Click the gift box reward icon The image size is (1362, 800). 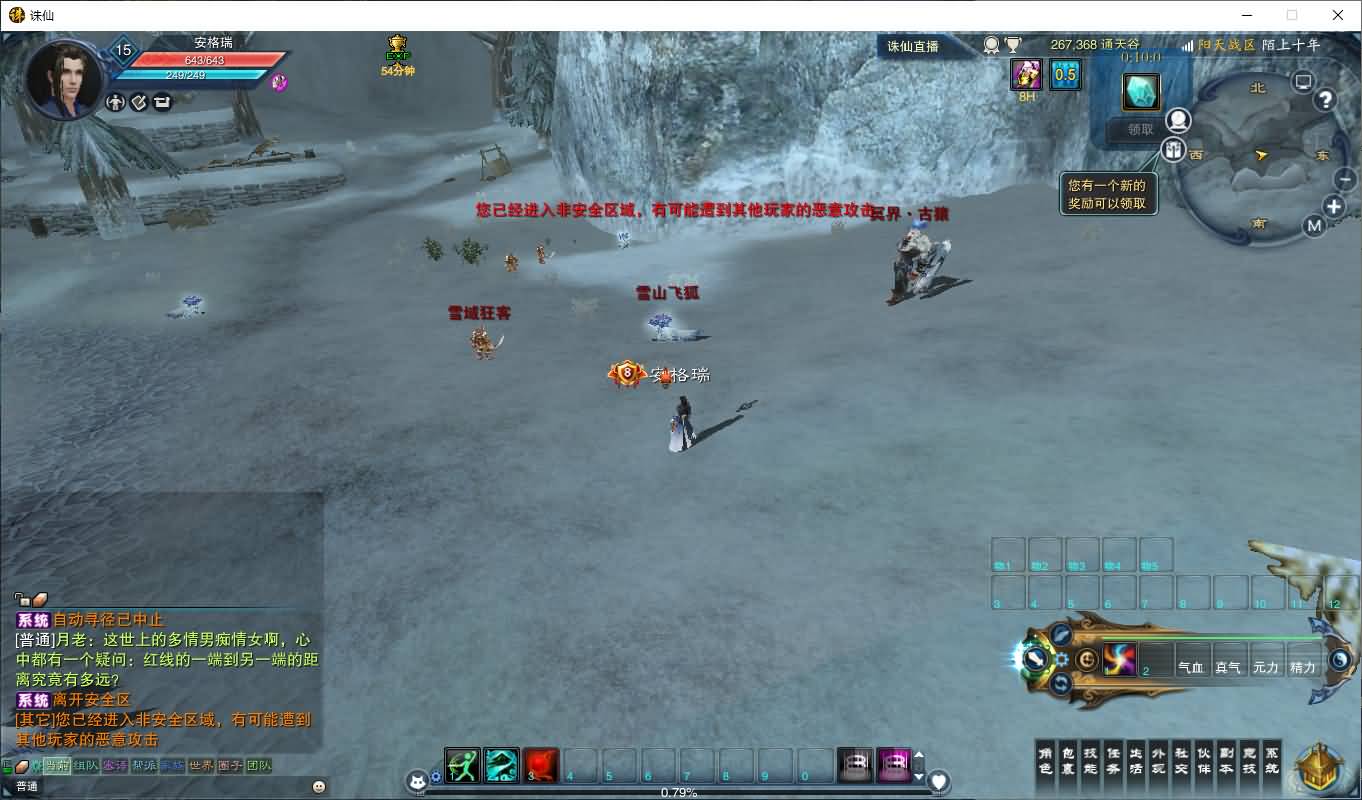1173,151
